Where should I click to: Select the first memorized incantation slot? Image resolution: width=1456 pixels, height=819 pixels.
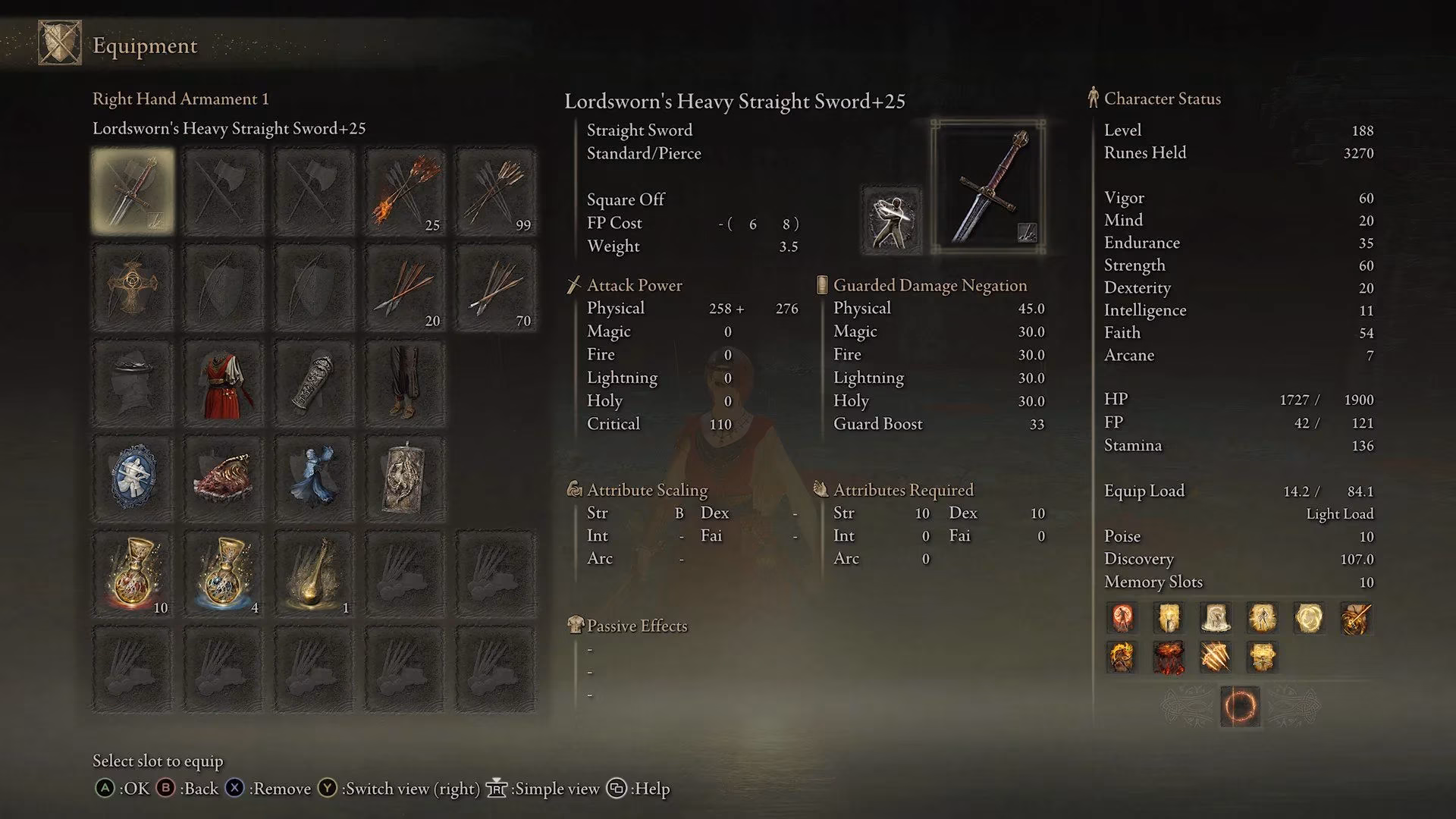(1122, 618)
